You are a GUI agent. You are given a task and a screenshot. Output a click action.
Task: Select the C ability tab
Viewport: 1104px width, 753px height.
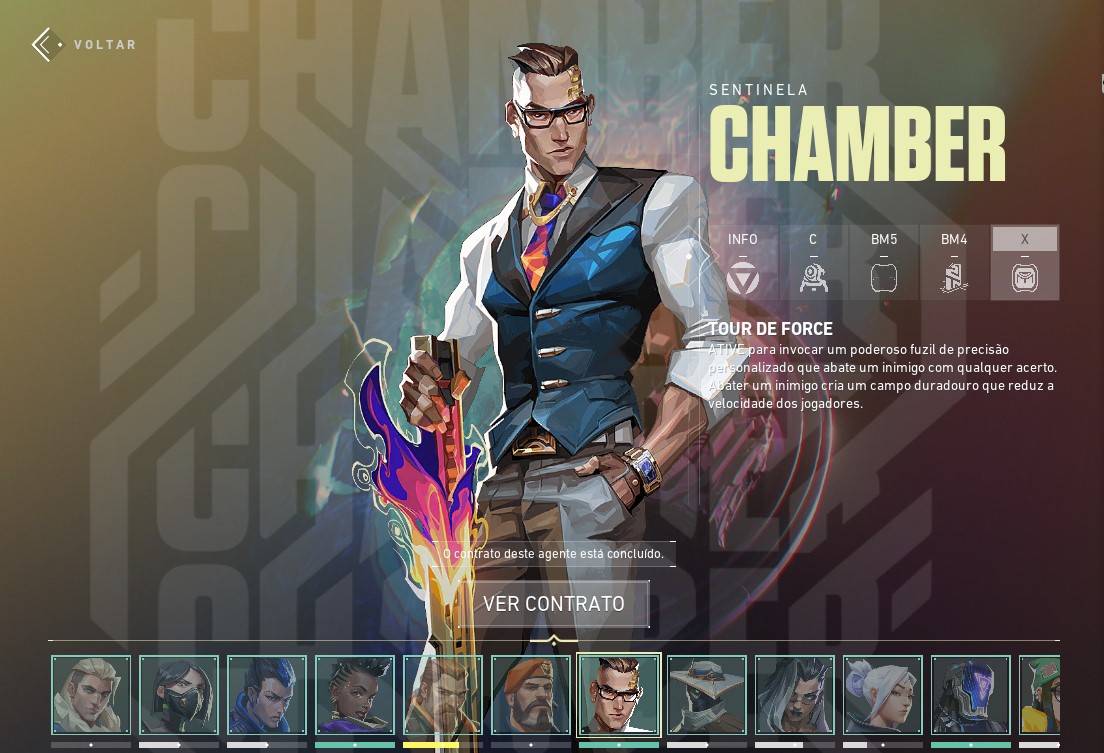(813, 263)
